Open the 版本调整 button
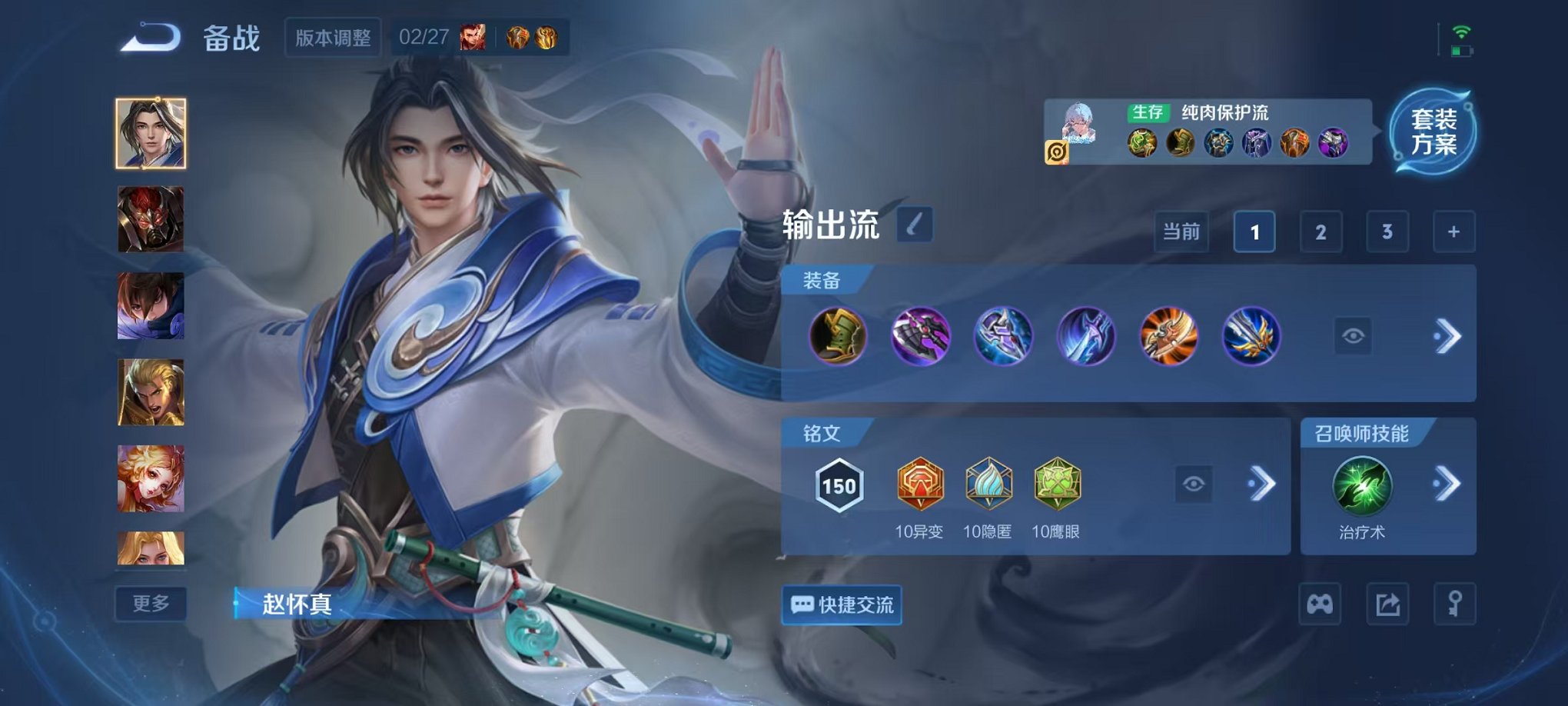The height and width of the screenshot is (706, 1568). (333, 38)
